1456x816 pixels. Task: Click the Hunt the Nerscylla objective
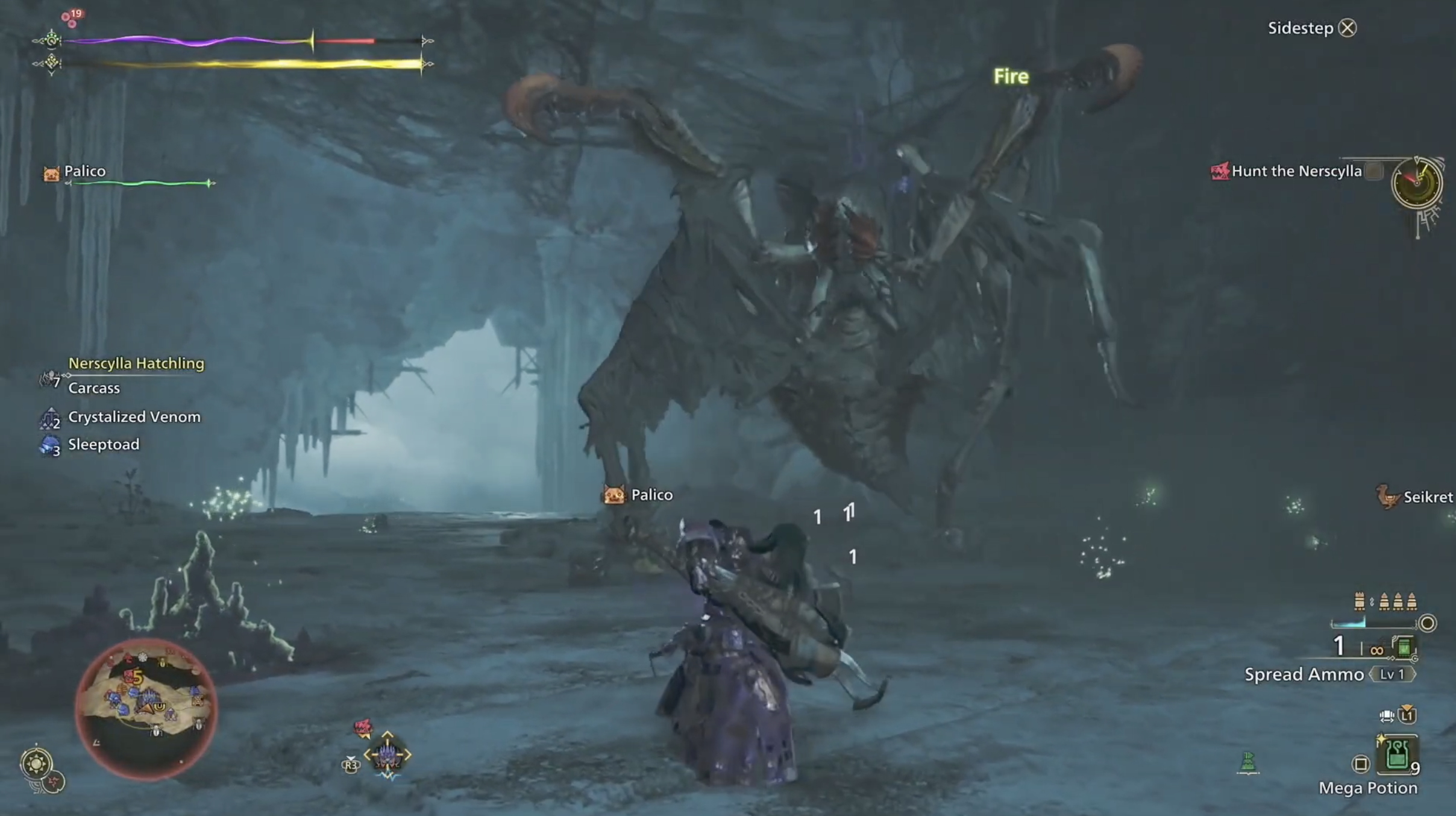pyautogui.click(x=1296, y=171)
